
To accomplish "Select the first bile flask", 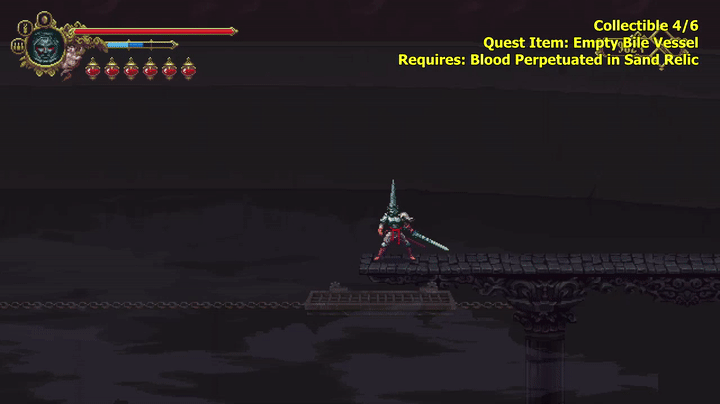I will click(93, 69).
